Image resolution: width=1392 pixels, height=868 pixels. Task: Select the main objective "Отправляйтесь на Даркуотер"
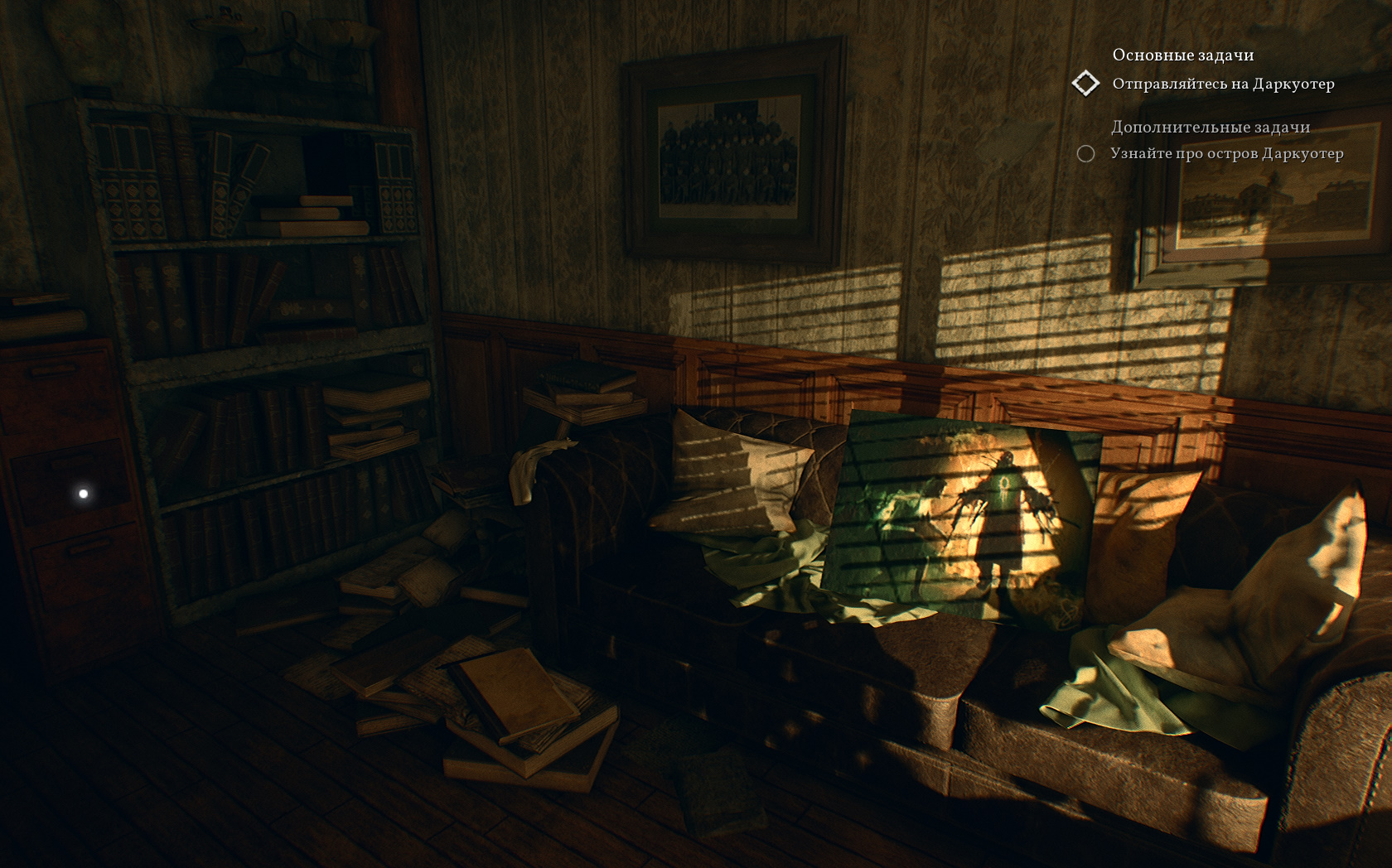pyautogui.click(x=1223, y=84)
